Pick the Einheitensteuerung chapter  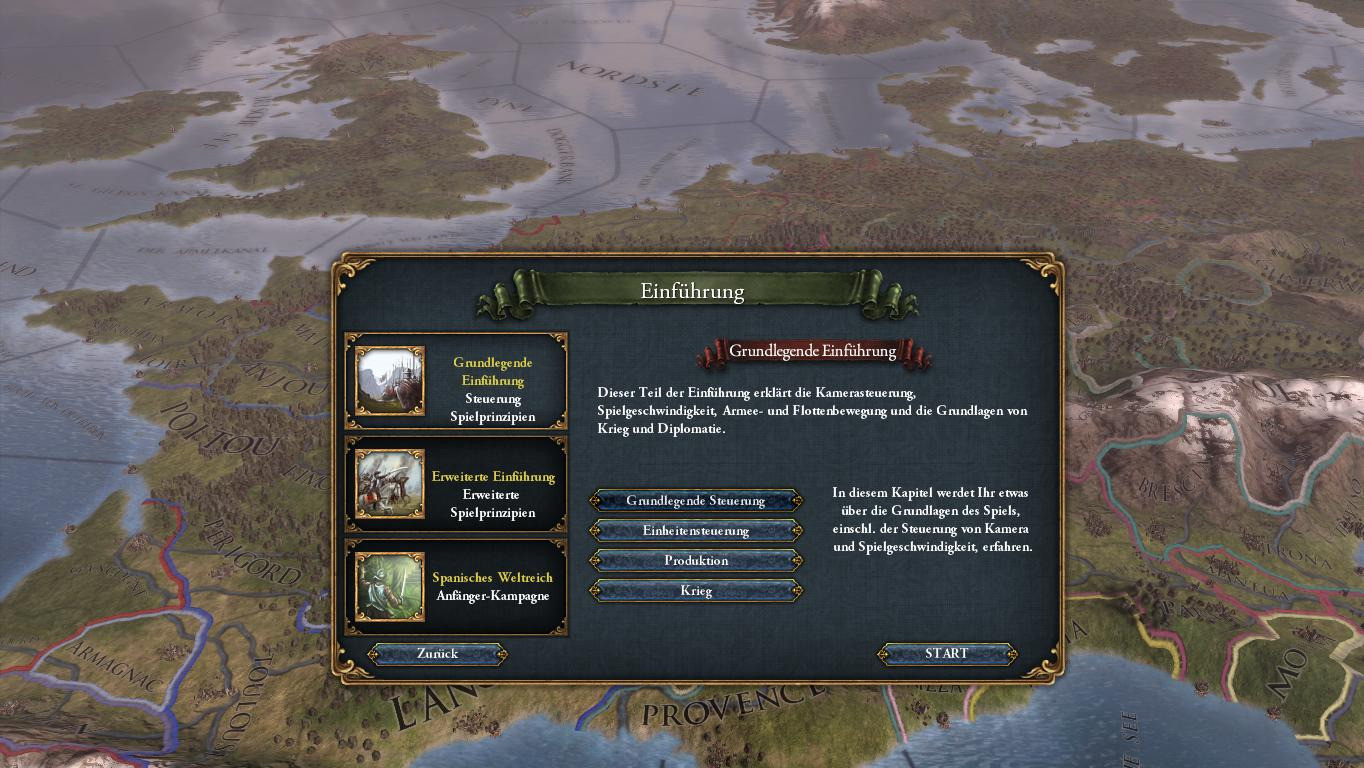pyautogui.click(x=696, y=531)
